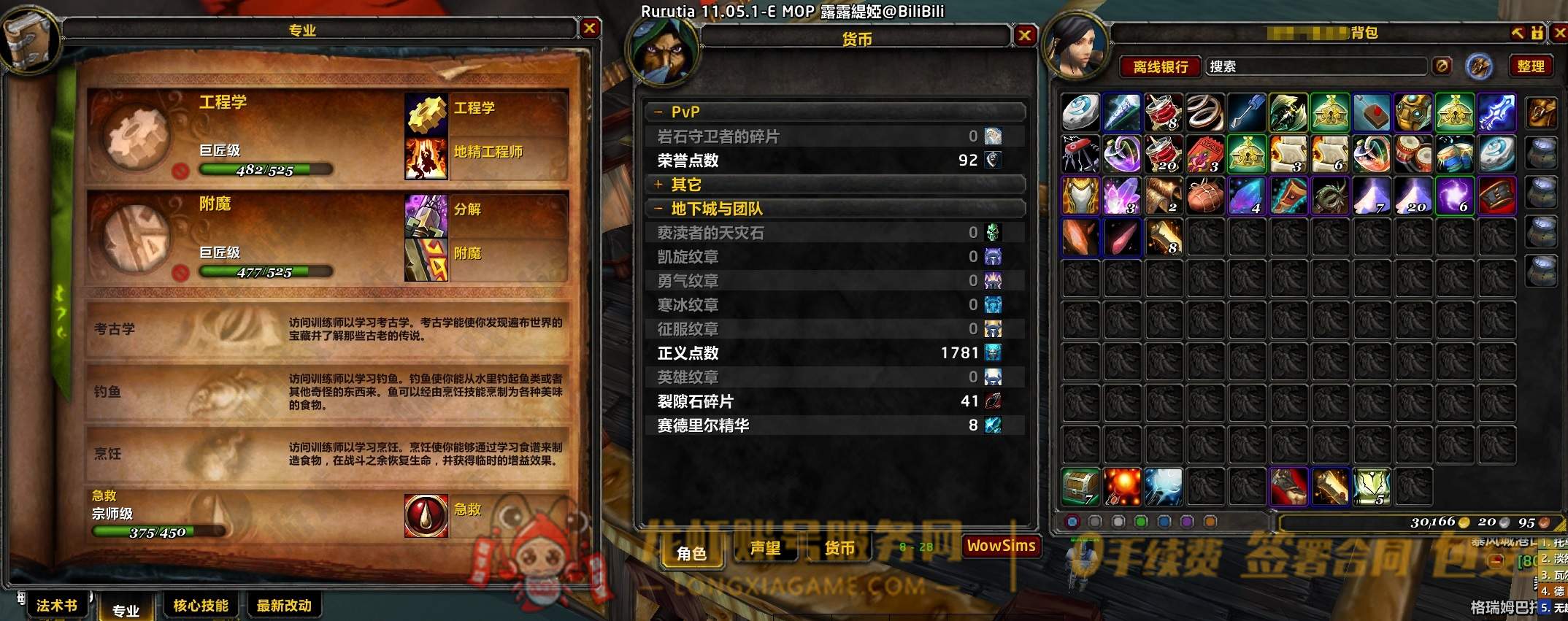
Task: Open the 离线银行 offline bank
Action: [x=1162, y=66]
